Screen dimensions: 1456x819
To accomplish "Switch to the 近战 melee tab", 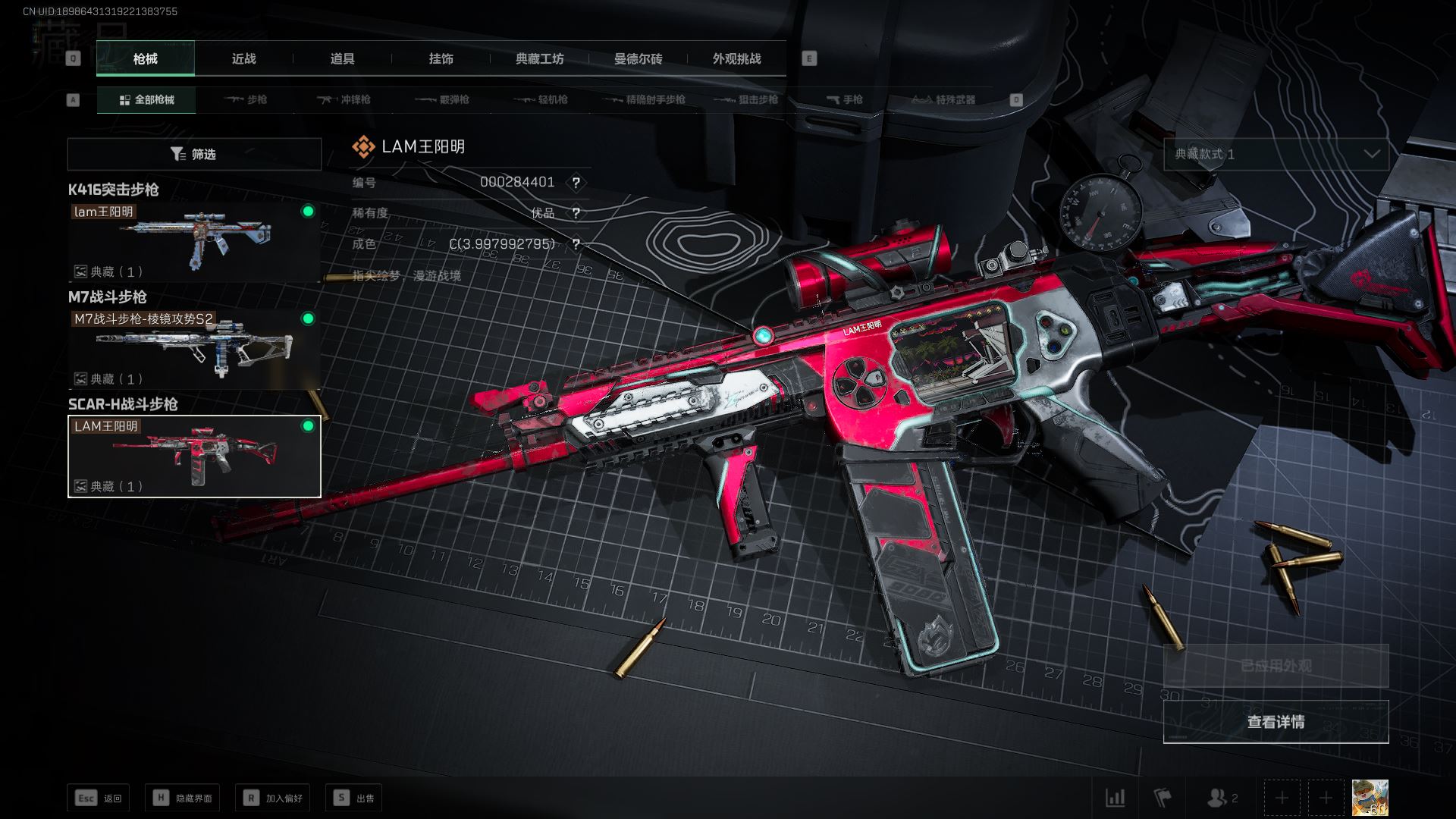I will (243, 59).
